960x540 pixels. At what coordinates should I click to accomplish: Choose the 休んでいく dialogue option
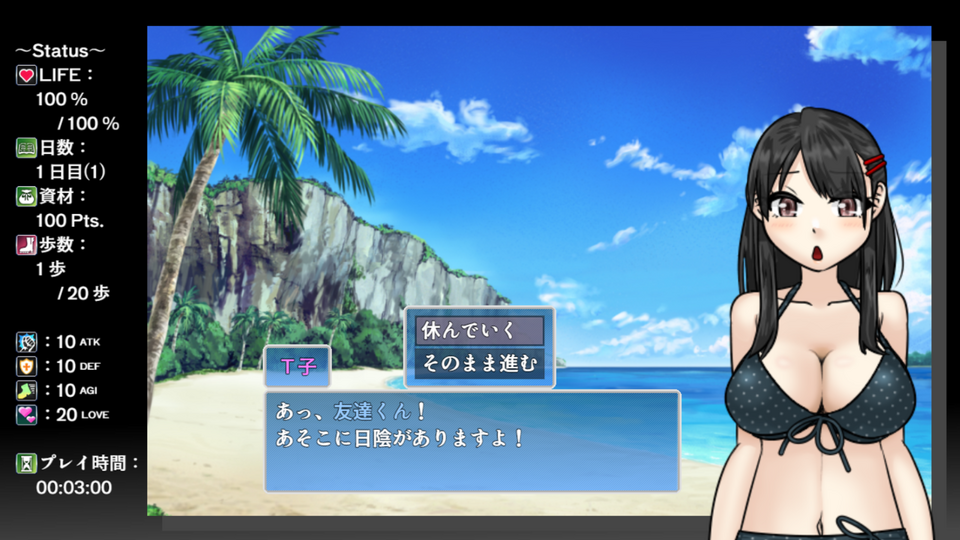(x=480, y=331)
